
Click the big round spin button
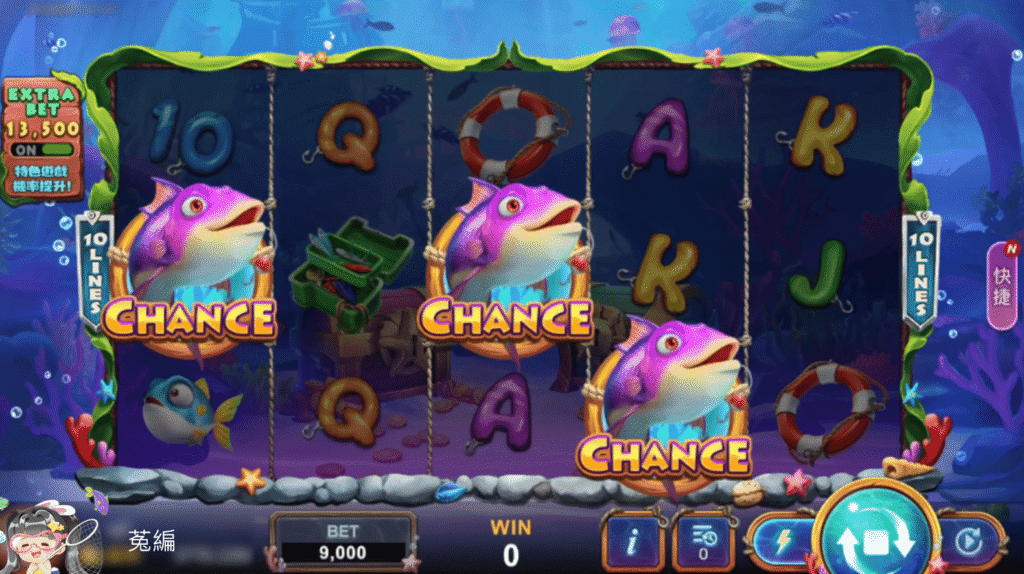(x=875, y=542)
